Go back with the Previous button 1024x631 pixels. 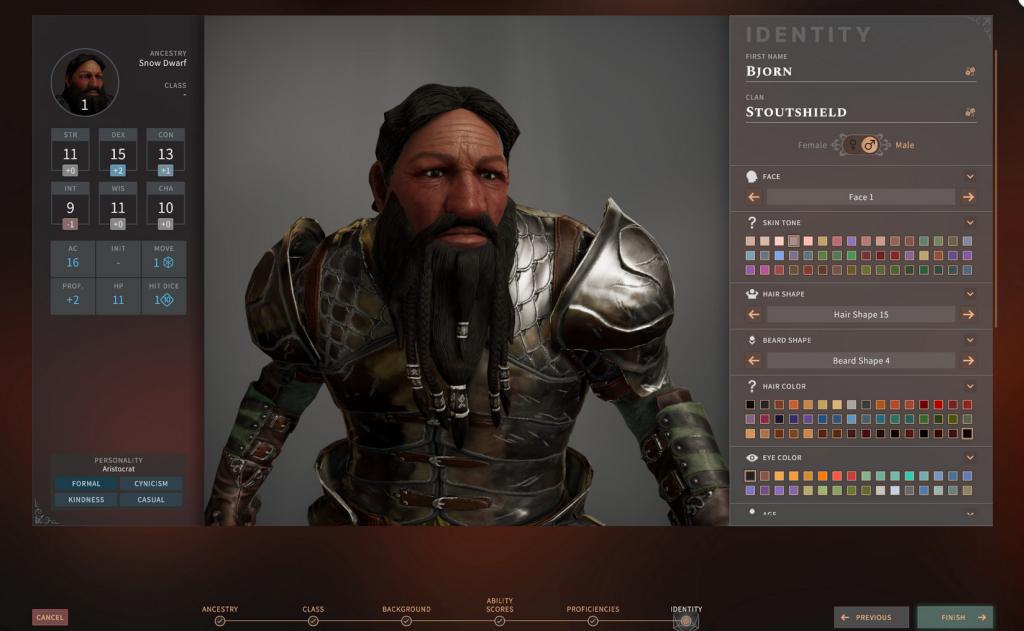point(872,617)
